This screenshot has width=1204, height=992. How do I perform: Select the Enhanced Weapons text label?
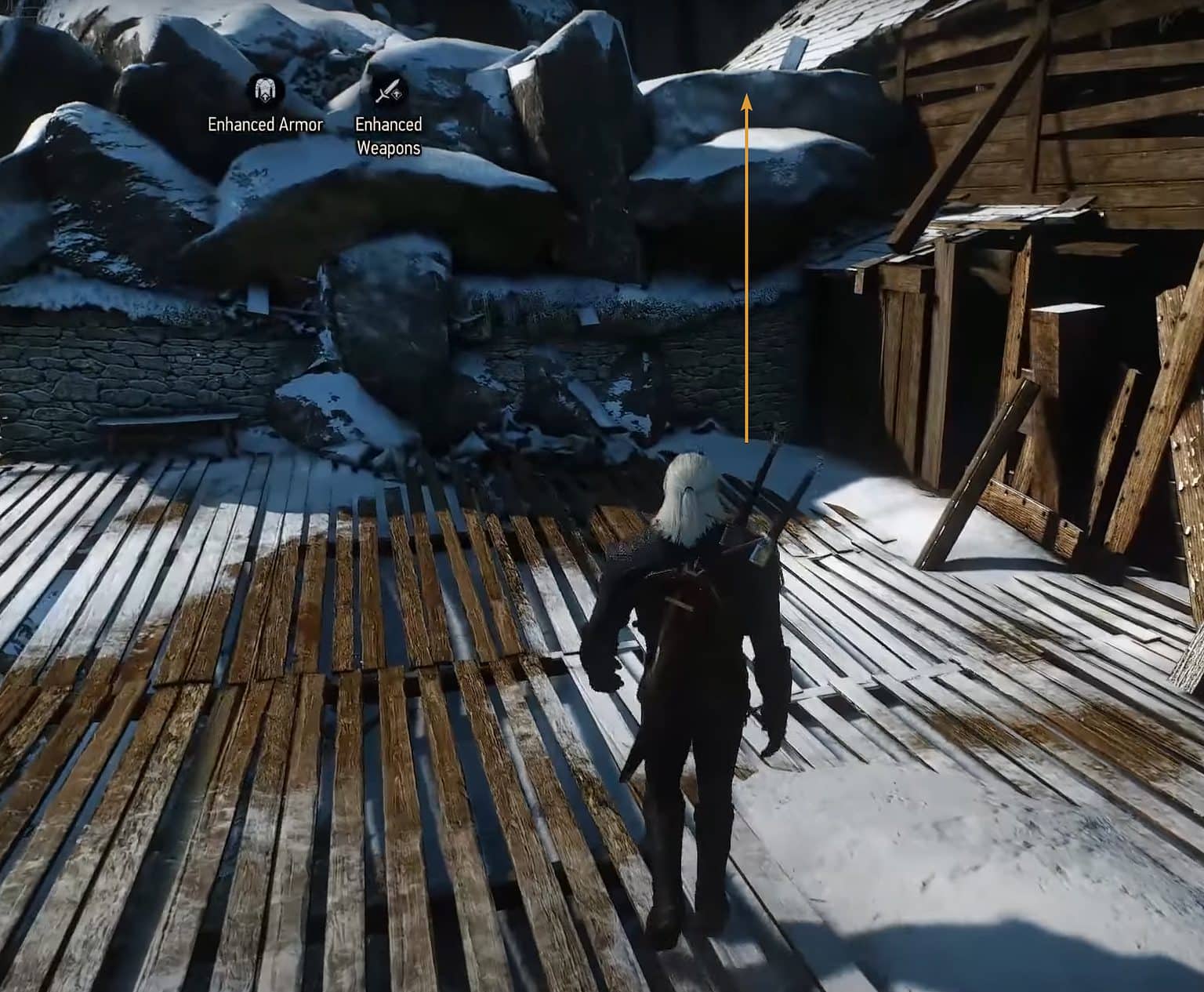click(x=390, y=133)
